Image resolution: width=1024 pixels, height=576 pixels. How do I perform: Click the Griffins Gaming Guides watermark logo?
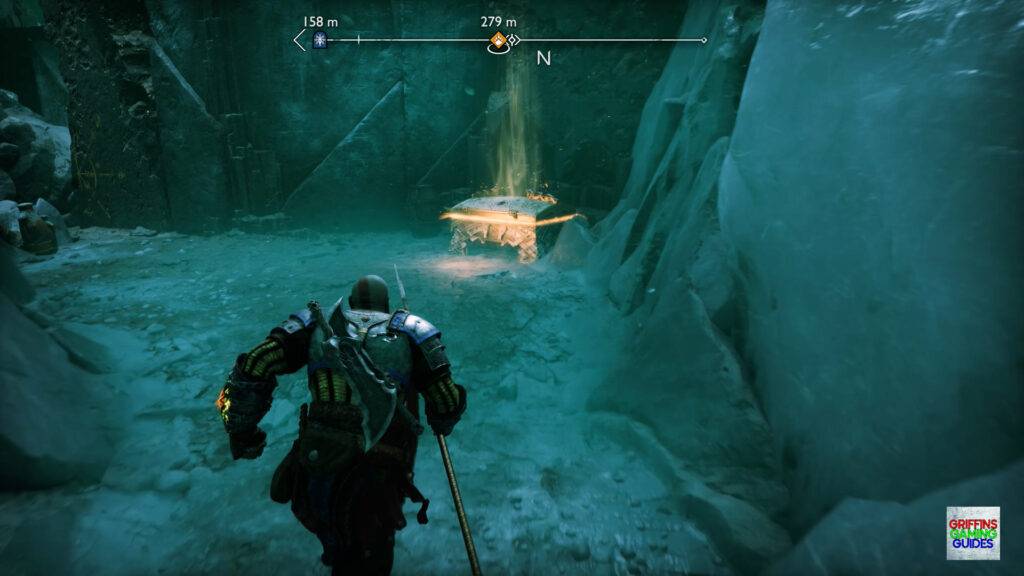[972, 532]
